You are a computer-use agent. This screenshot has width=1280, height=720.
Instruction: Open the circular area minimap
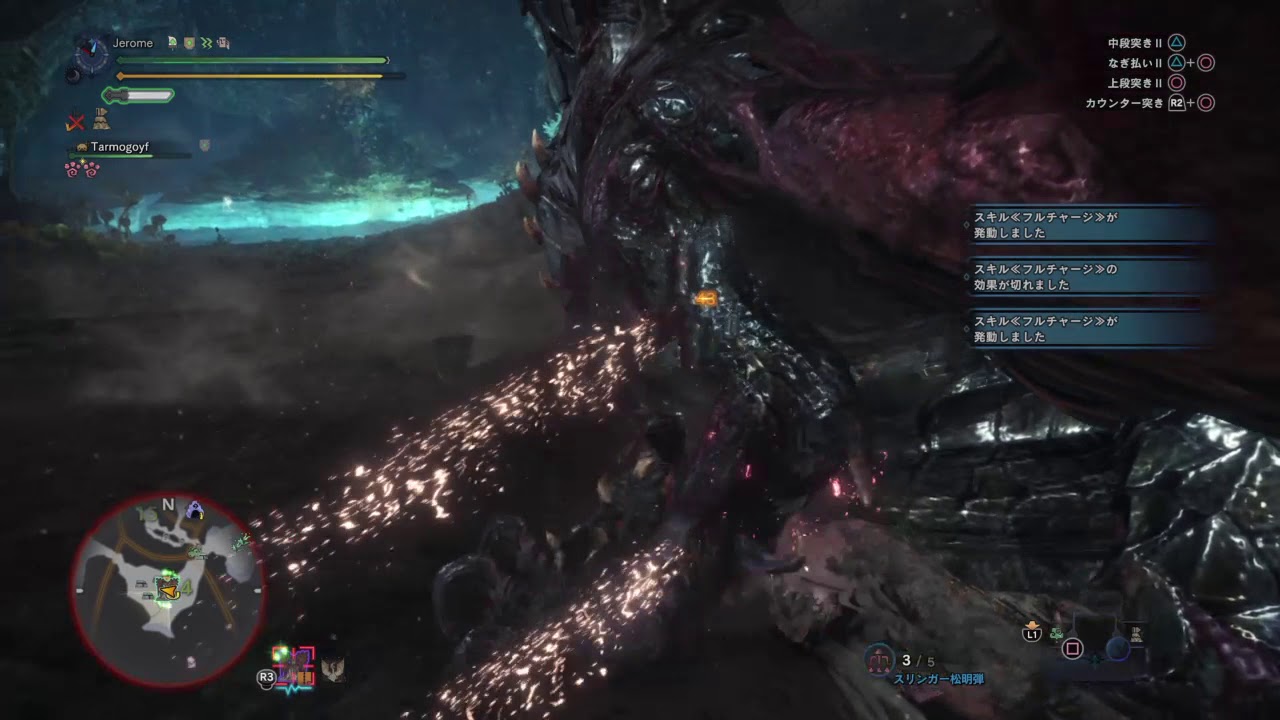point(167,591)
